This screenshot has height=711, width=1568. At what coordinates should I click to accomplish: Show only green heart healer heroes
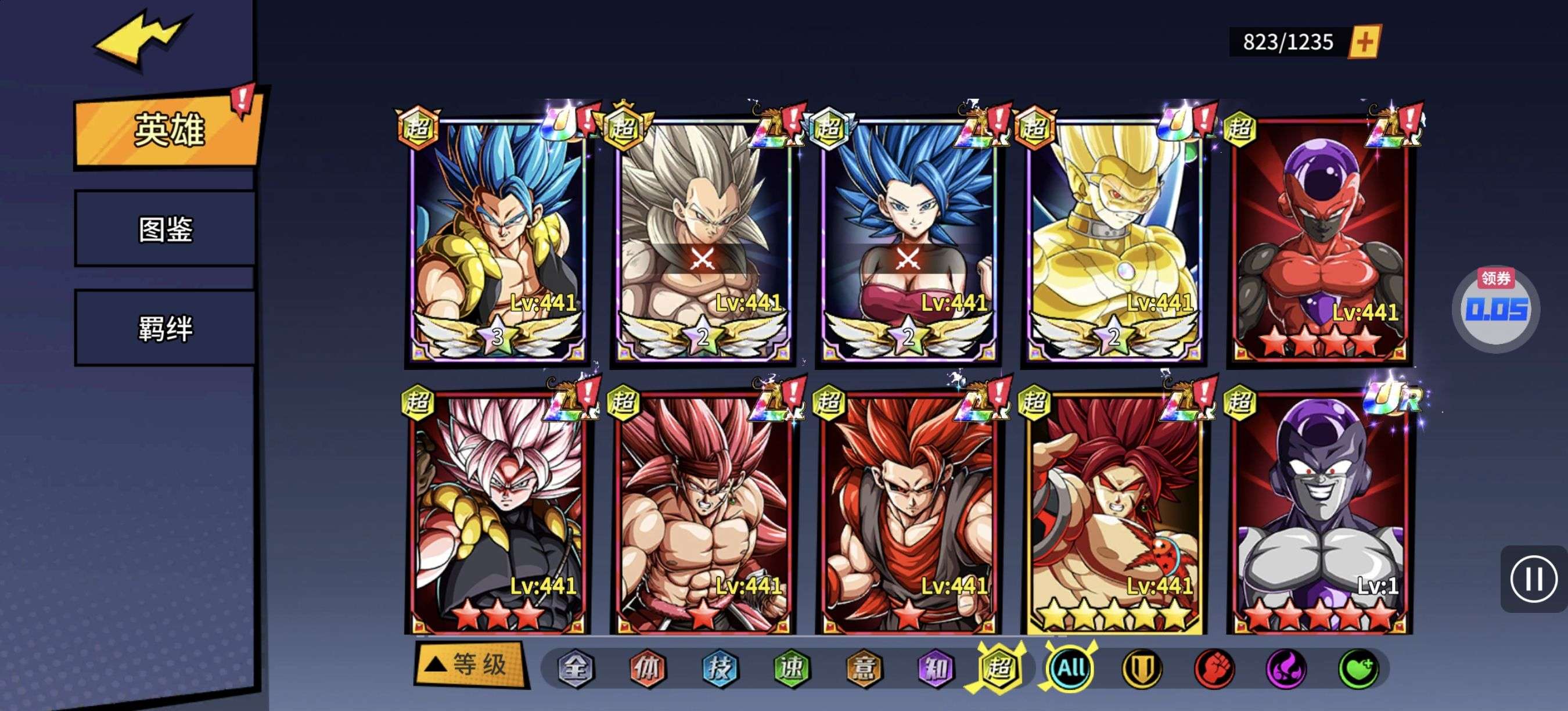tap(1358, 669)
